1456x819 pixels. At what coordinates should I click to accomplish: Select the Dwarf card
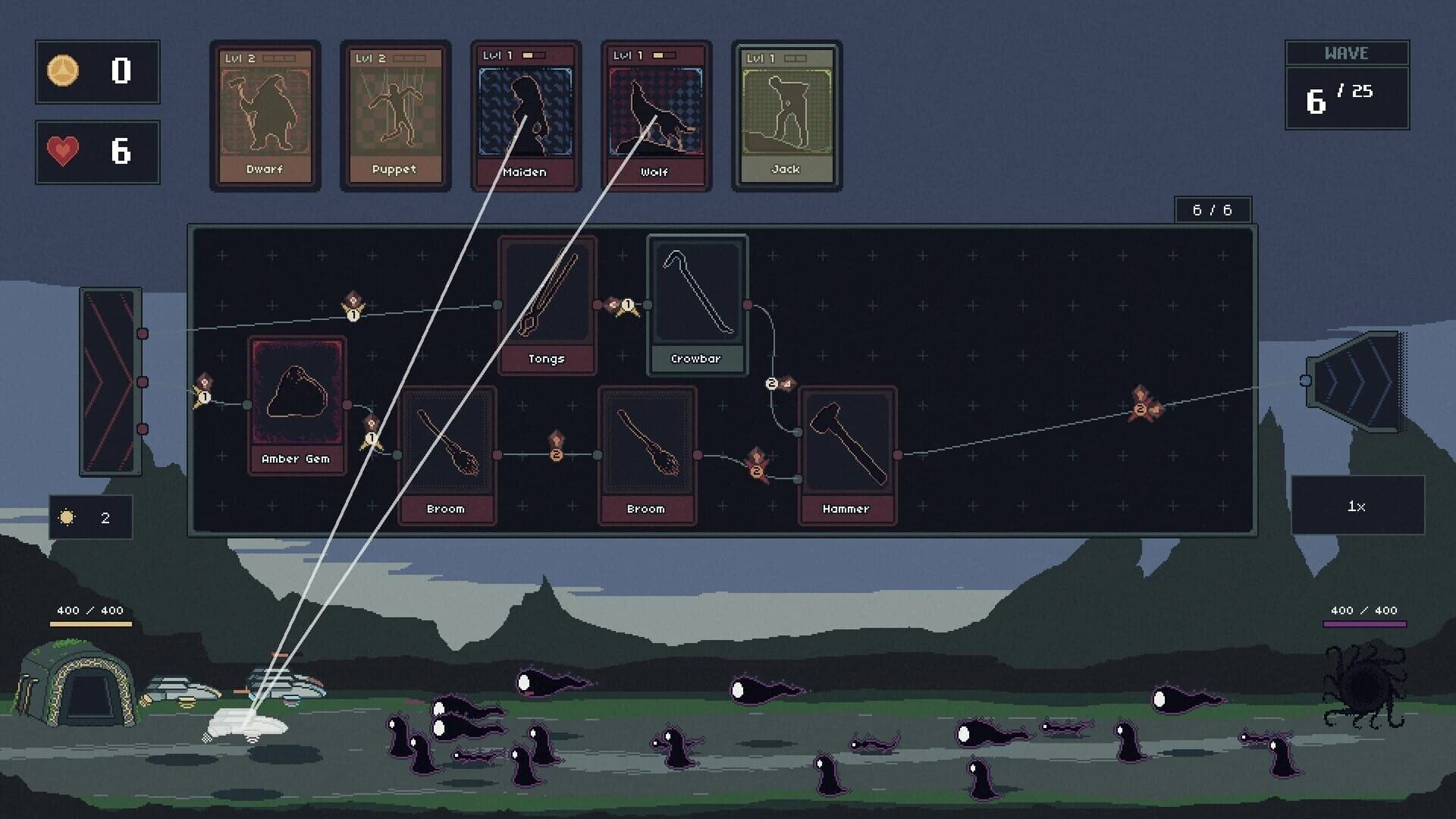pos(265,114)
